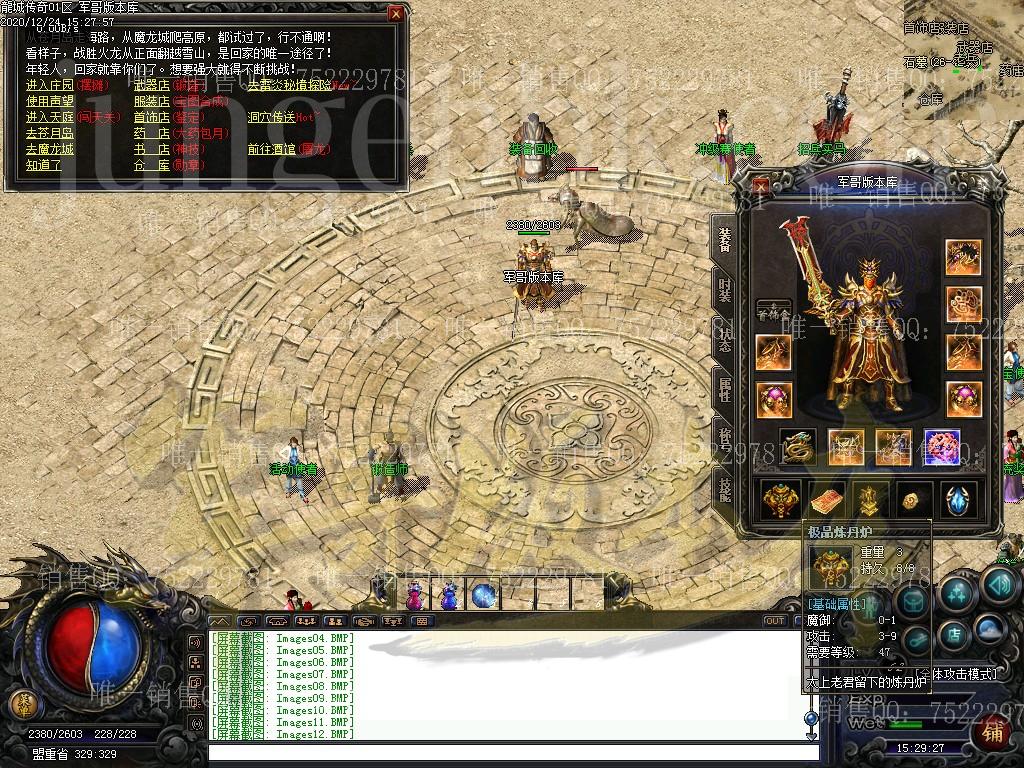The width and height of the screenshot is (1024, 768).
Task: Close the character equipment panel
Action: (761, 185)
